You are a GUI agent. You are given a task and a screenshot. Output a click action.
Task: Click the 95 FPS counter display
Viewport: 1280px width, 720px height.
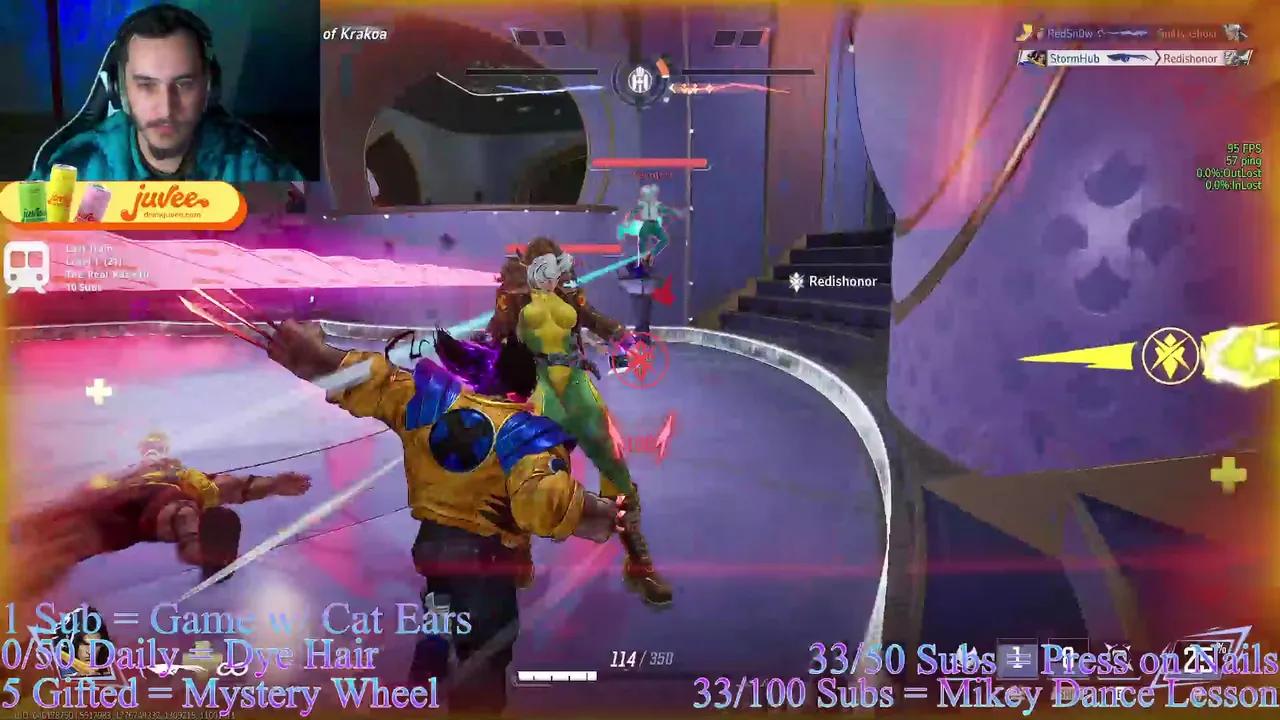click(1242, 147)
